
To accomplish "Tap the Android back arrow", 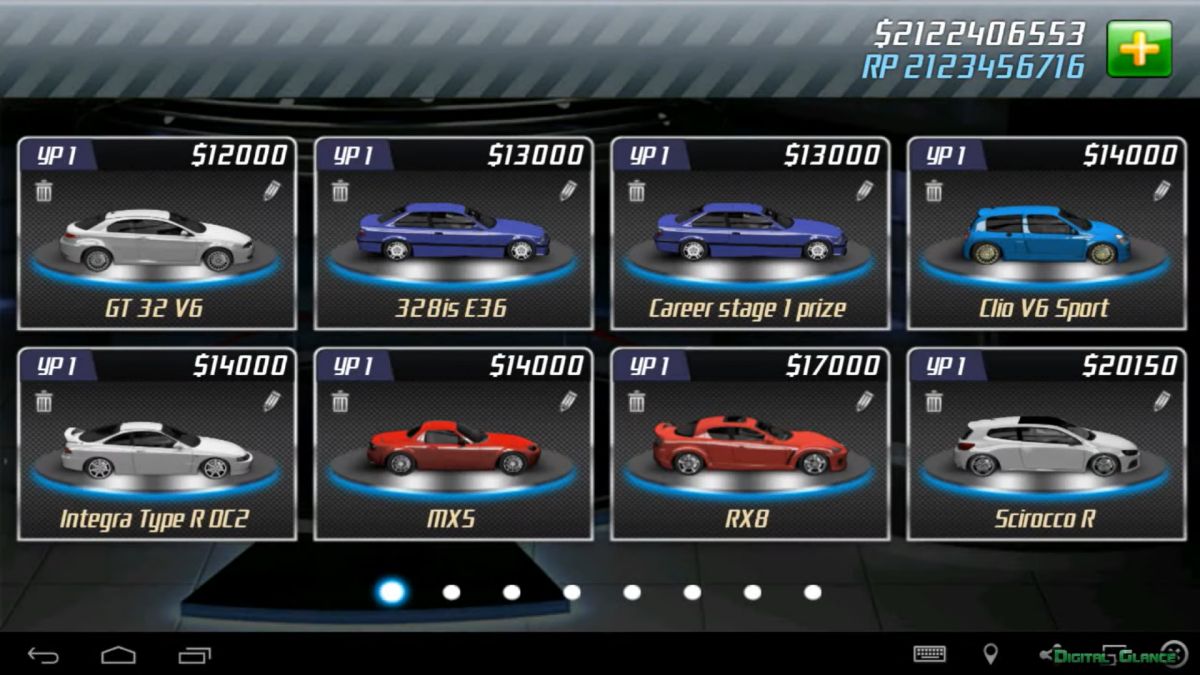I will click(43, 655).
